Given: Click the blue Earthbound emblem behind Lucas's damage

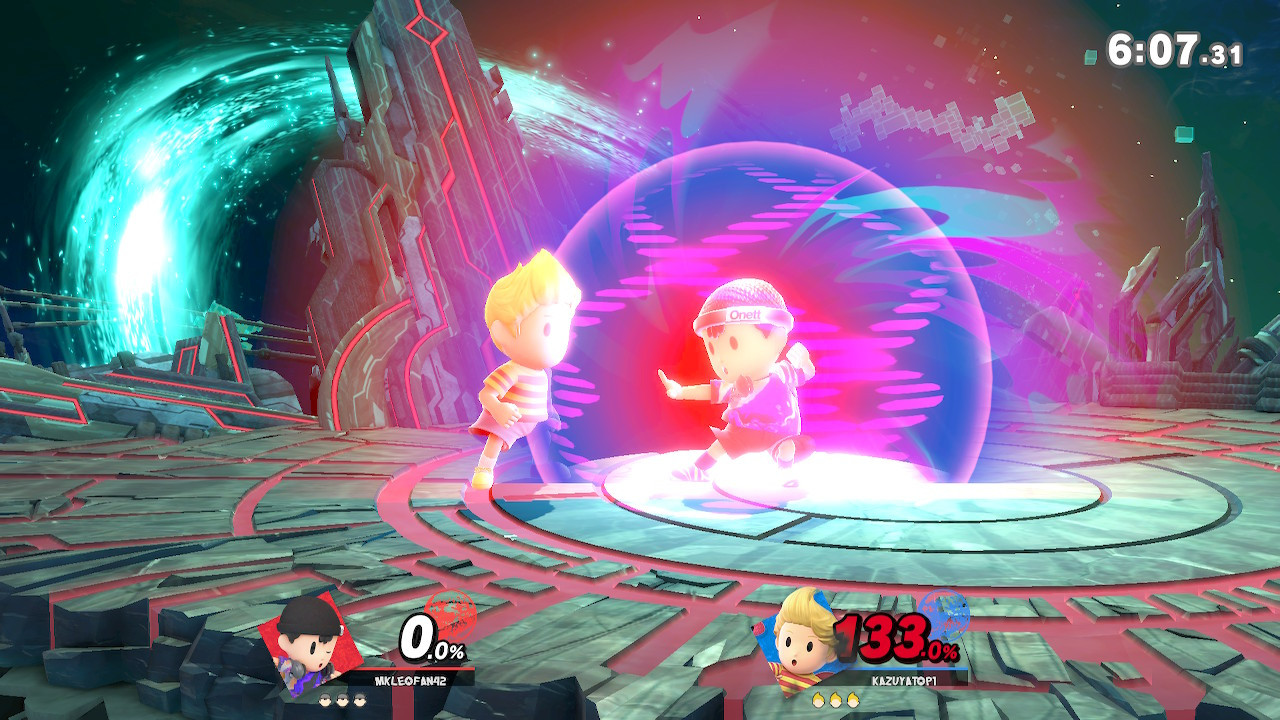Looking at the screenshot, I should click(945, 618).
